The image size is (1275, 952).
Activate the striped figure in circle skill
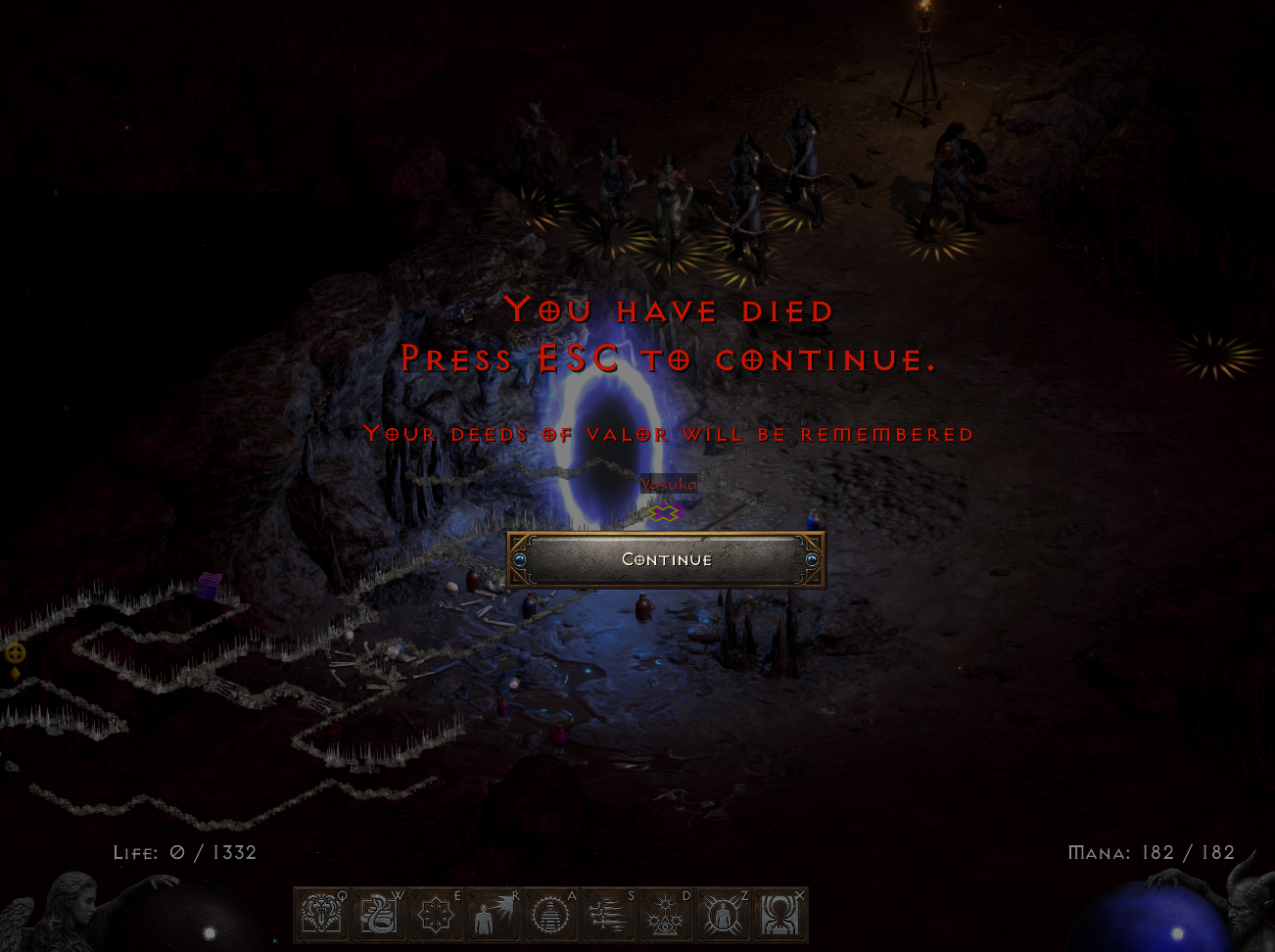[550, 916]
